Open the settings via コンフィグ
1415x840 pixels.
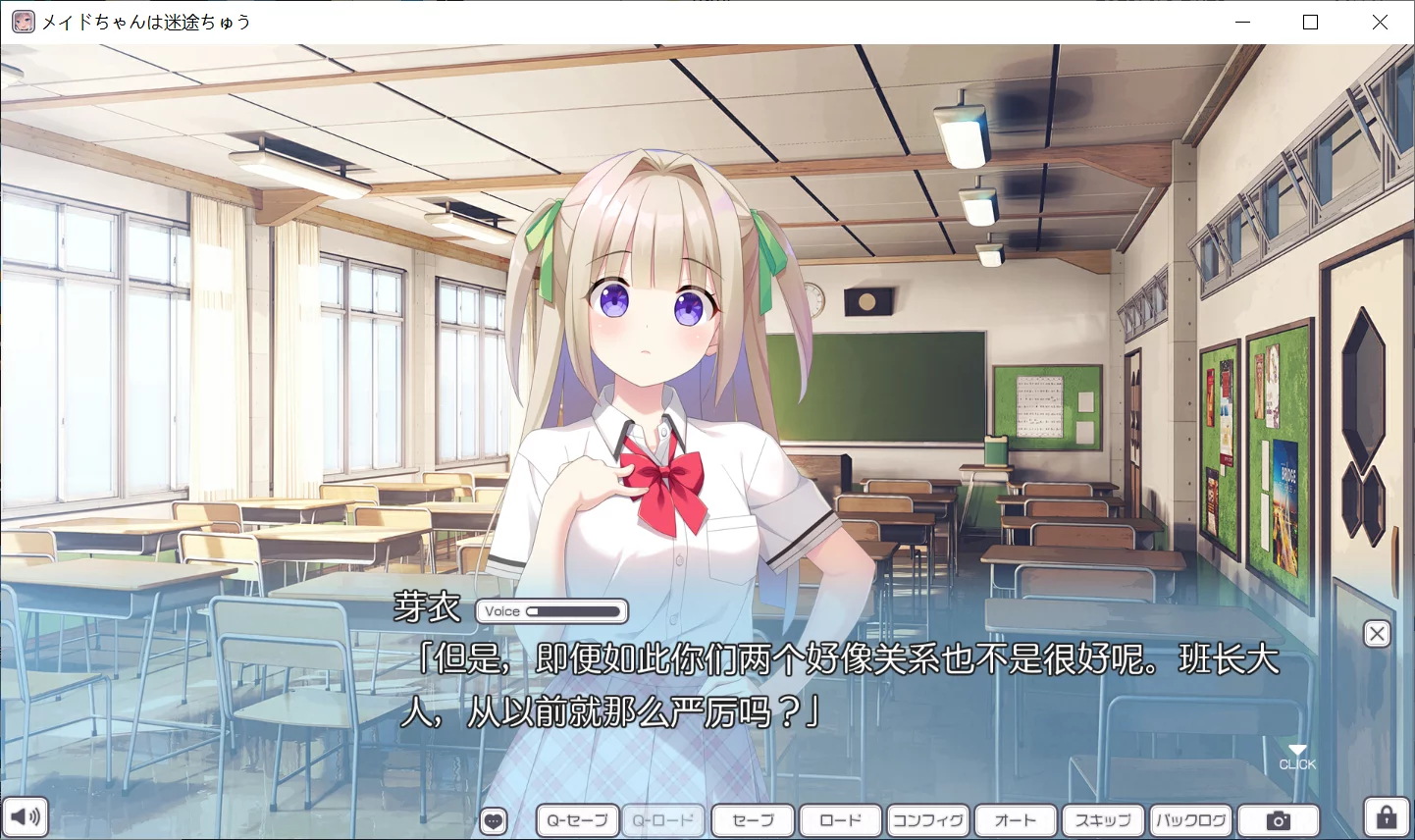click(x=927, y=819)
